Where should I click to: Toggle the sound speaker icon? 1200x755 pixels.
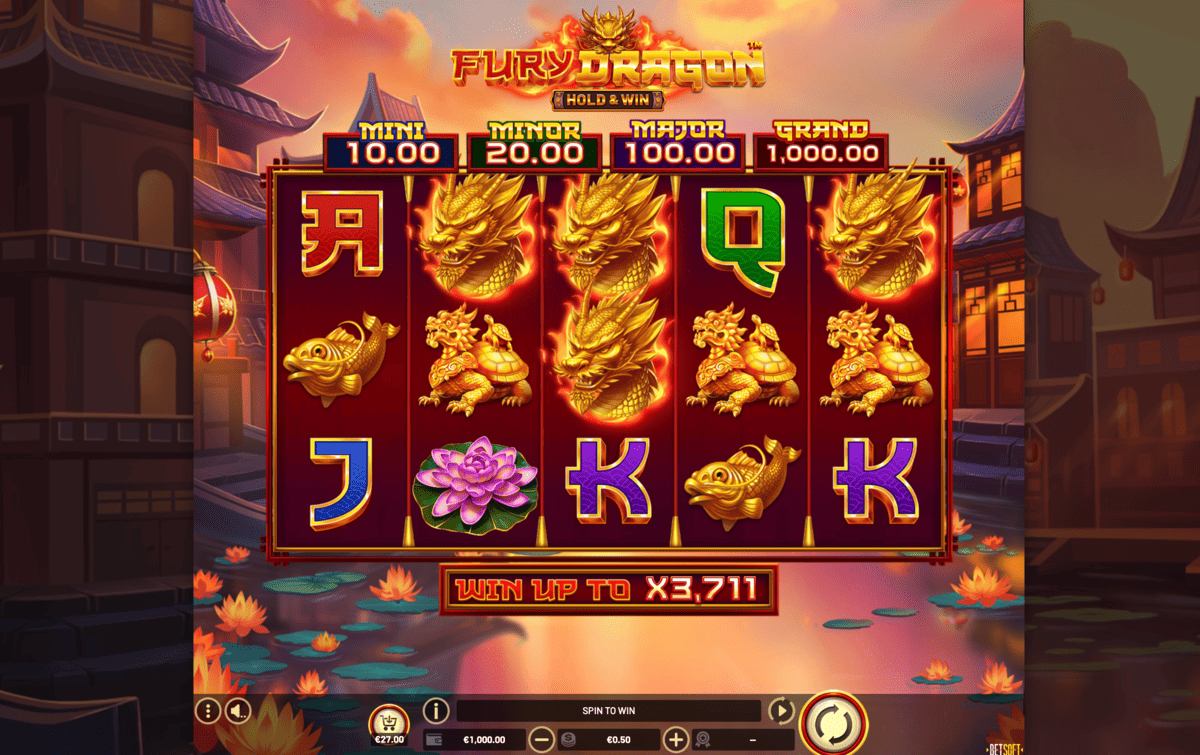[237, 711]
